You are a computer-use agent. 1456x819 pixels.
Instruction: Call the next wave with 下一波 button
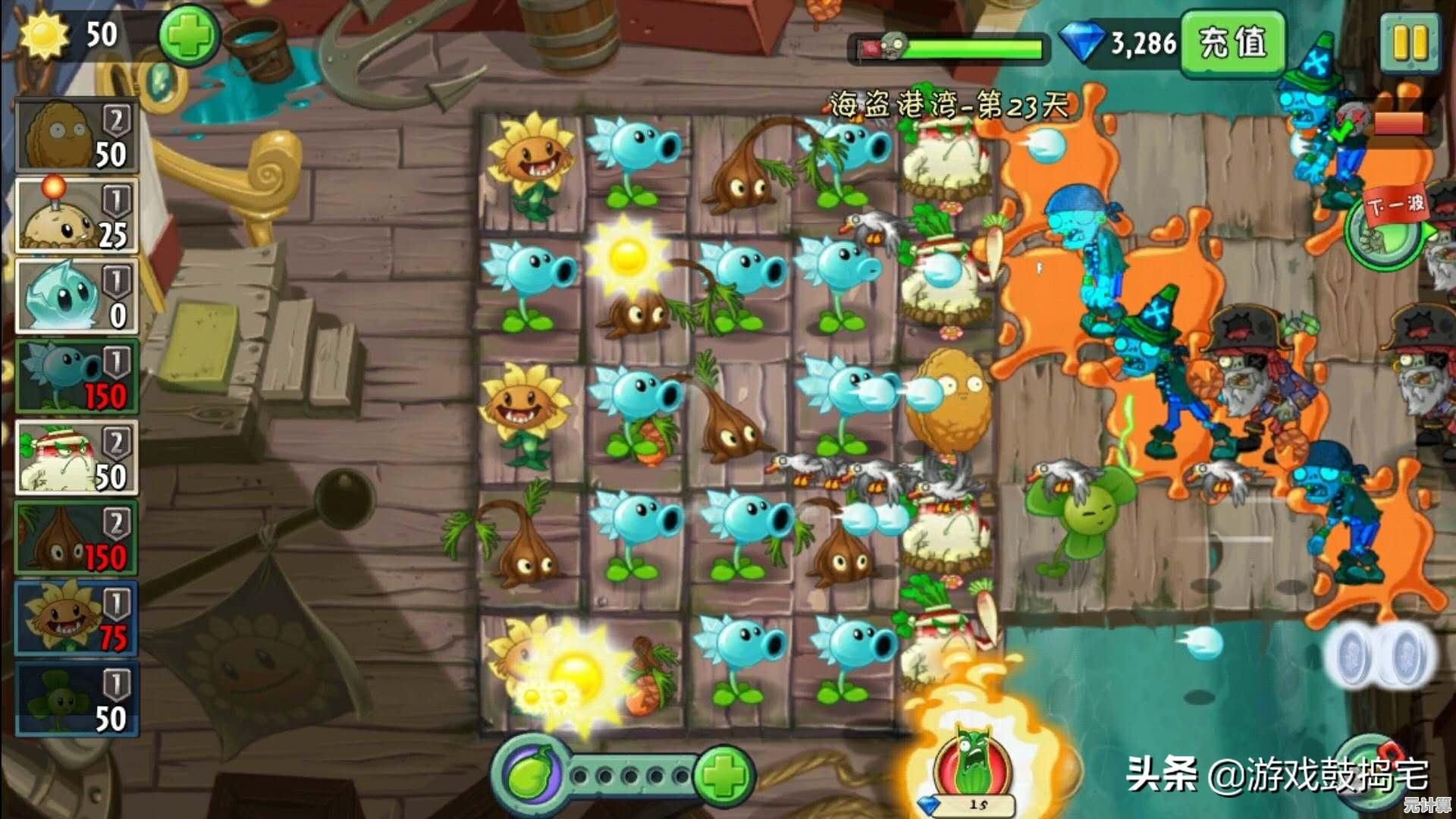point(1384,227)
